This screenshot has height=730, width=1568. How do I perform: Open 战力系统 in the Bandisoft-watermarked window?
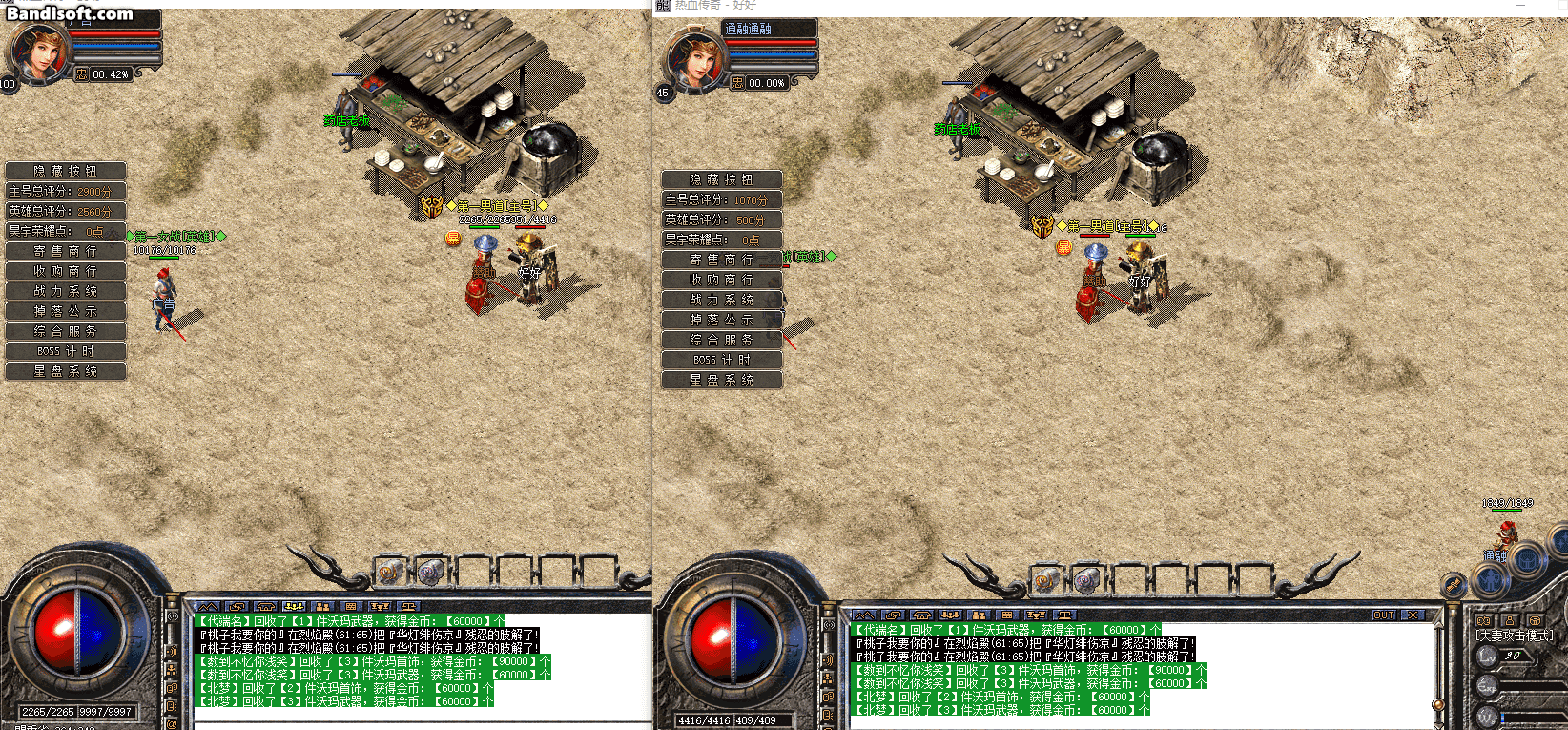[x=65, y=291]
